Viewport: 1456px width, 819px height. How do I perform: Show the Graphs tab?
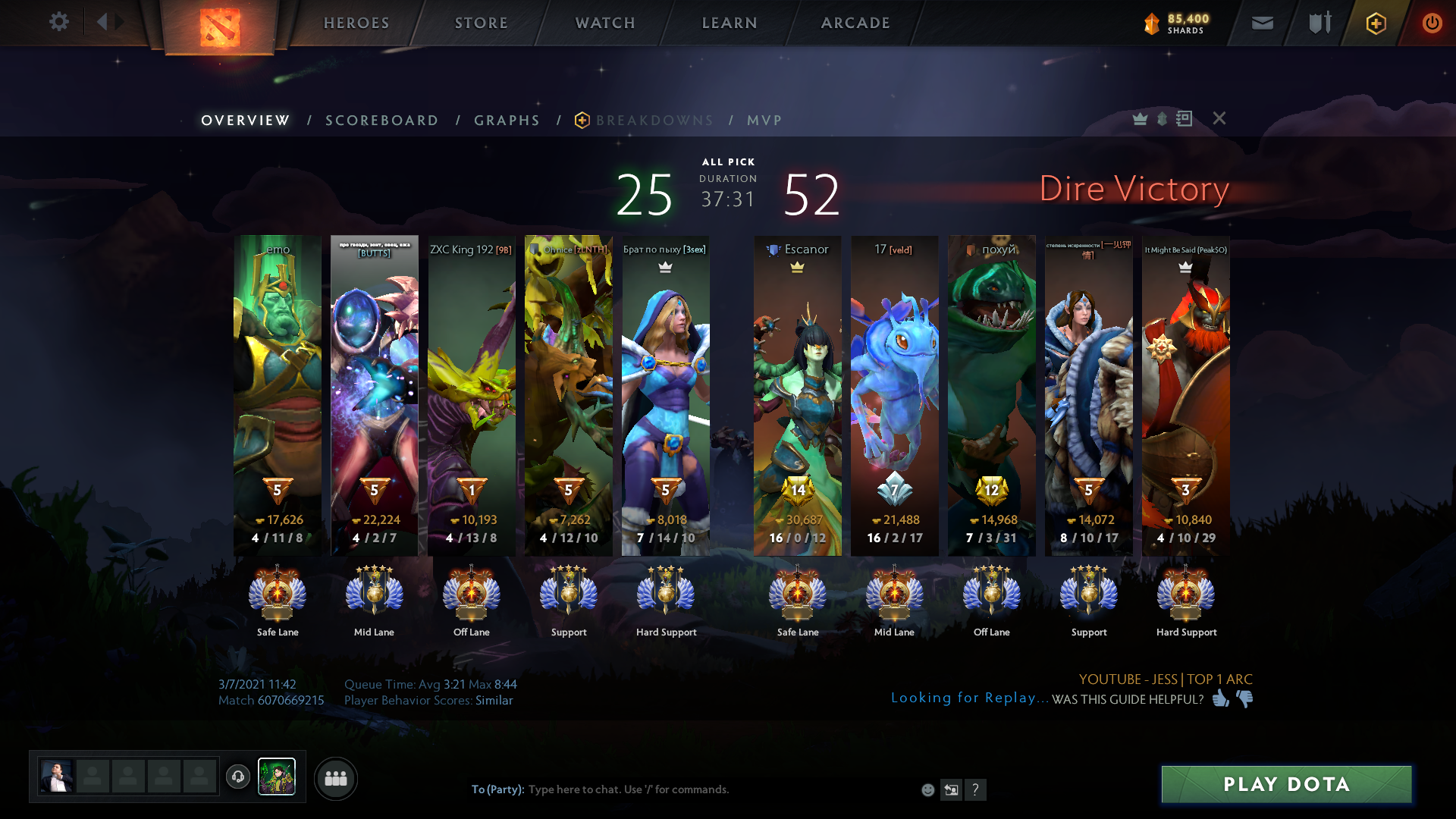[x=507, y=121]
